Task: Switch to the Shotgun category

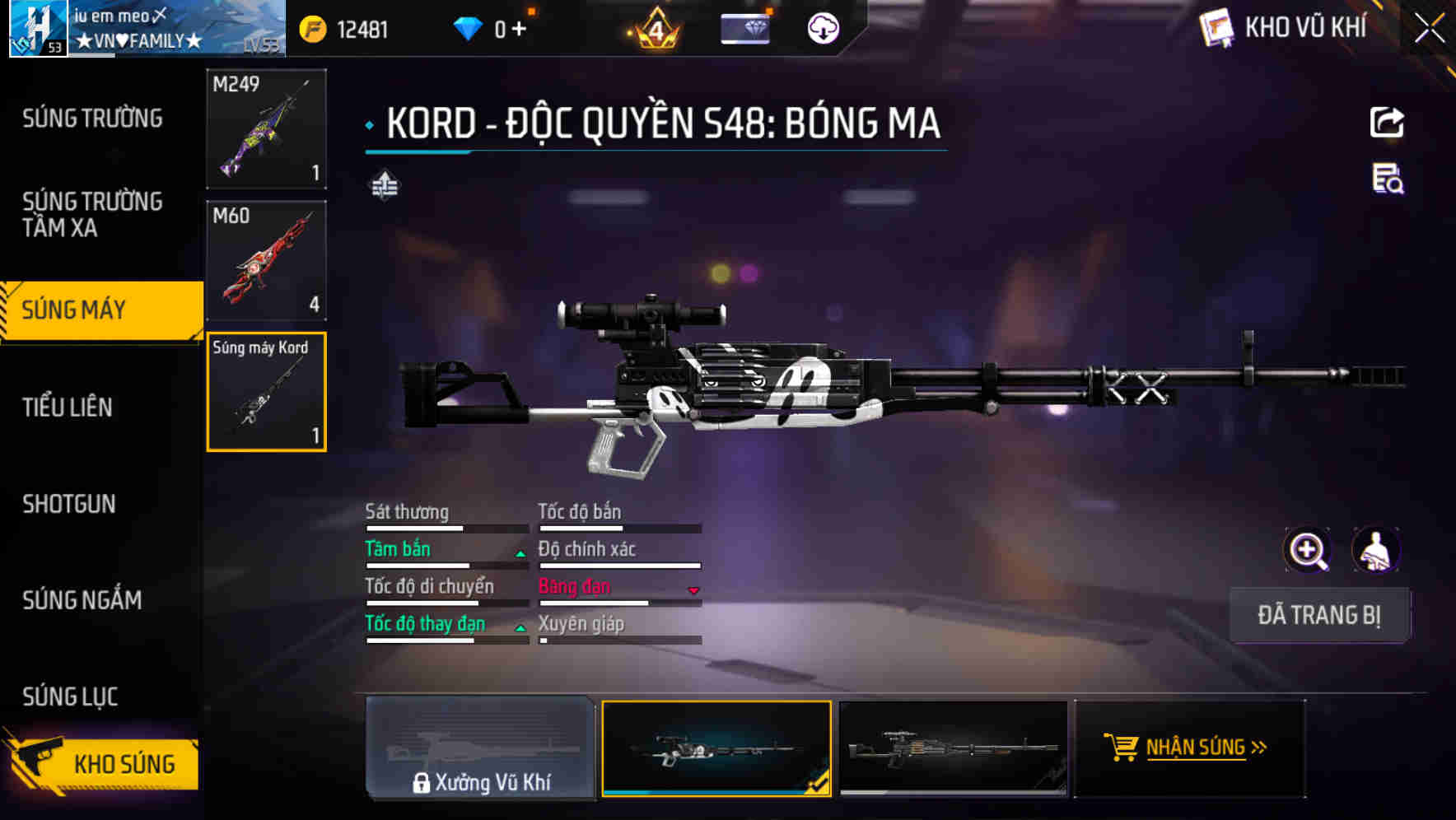Action: [69, 504]
